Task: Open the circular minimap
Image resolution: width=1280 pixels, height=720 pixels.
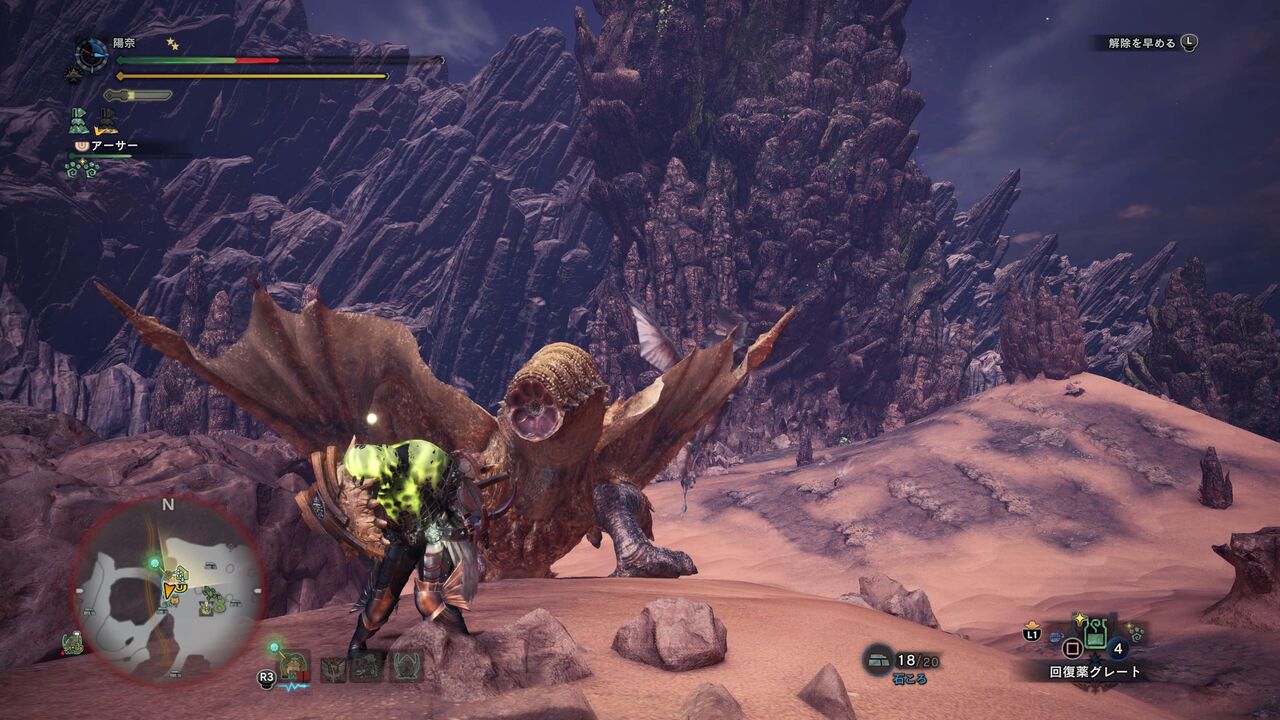Action: click(x=168, y=592)
